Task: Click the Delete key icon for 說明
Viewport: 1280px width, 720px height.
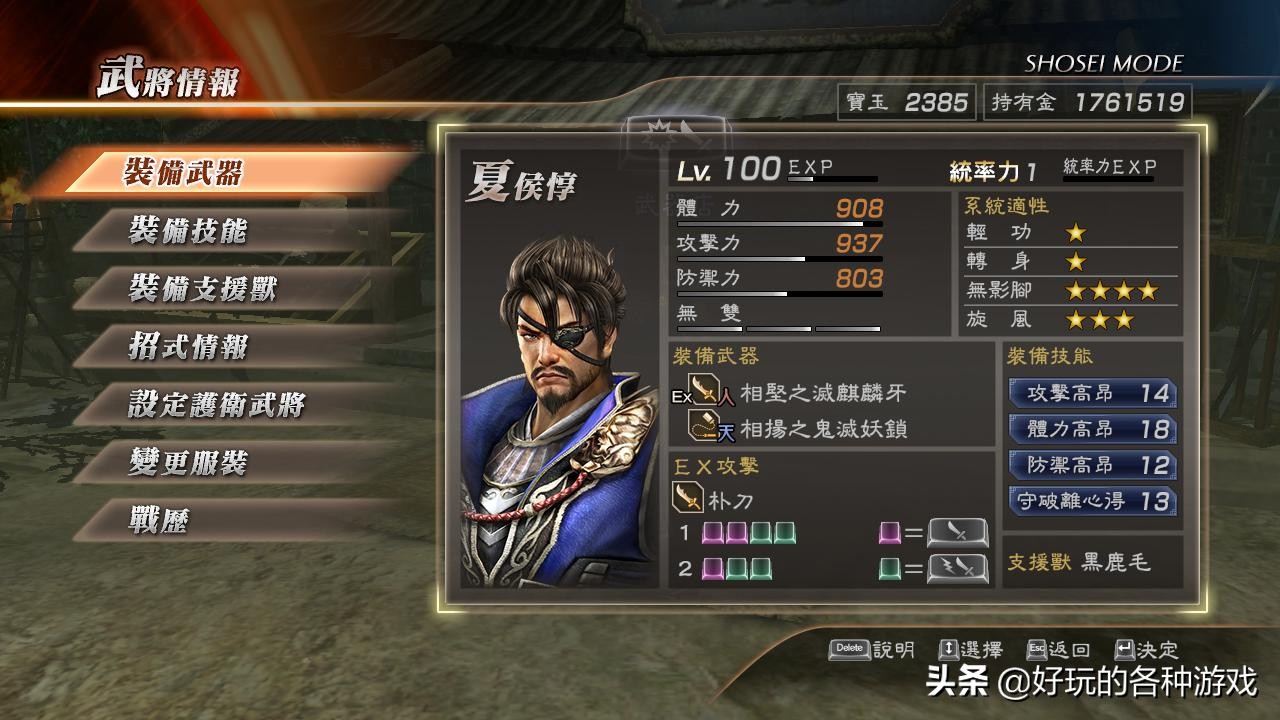Action: coord(848,648)
